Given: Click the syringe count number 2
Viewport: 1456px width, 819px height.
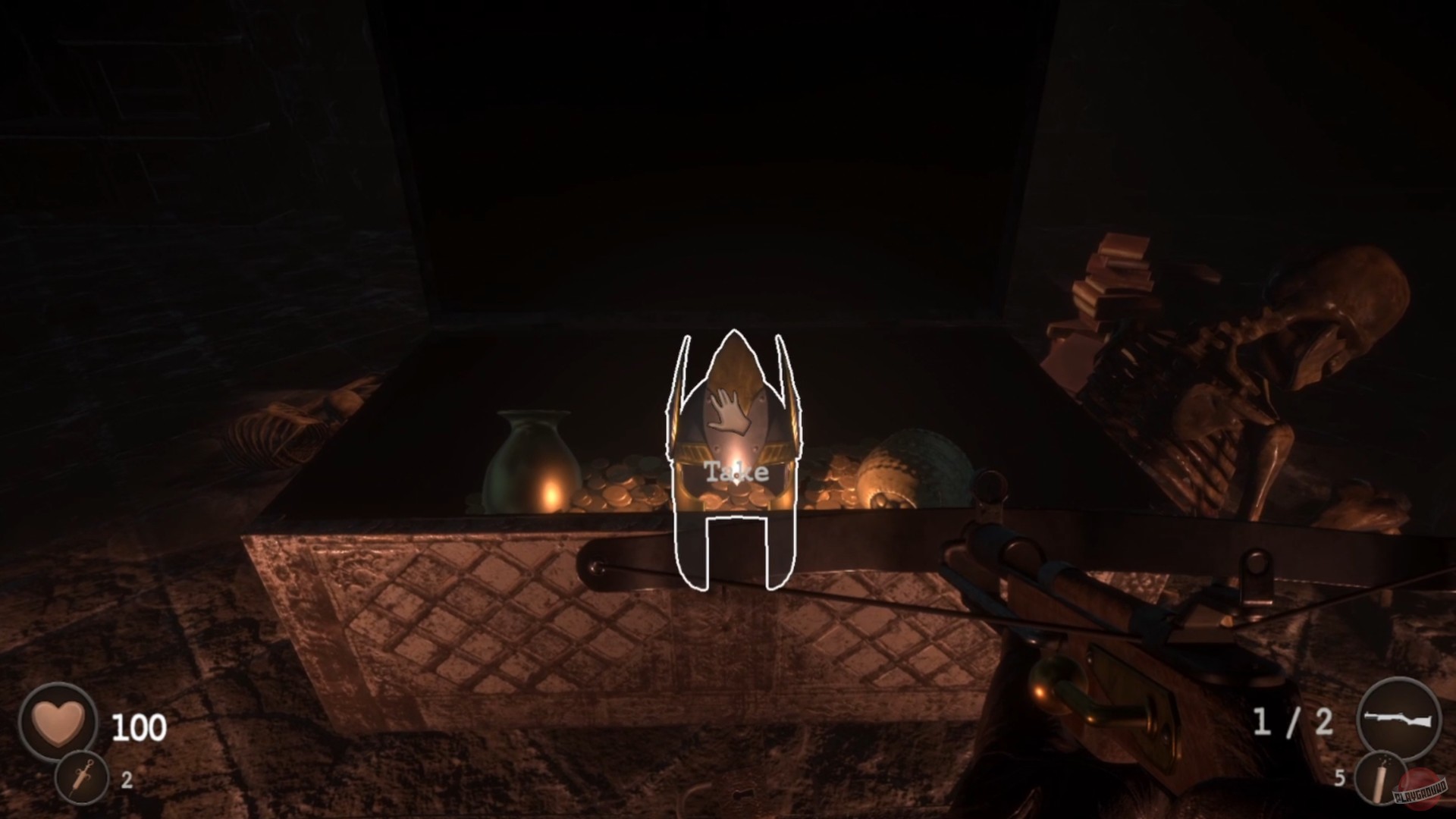Looking at the screenshot, I should coord(127,779).
